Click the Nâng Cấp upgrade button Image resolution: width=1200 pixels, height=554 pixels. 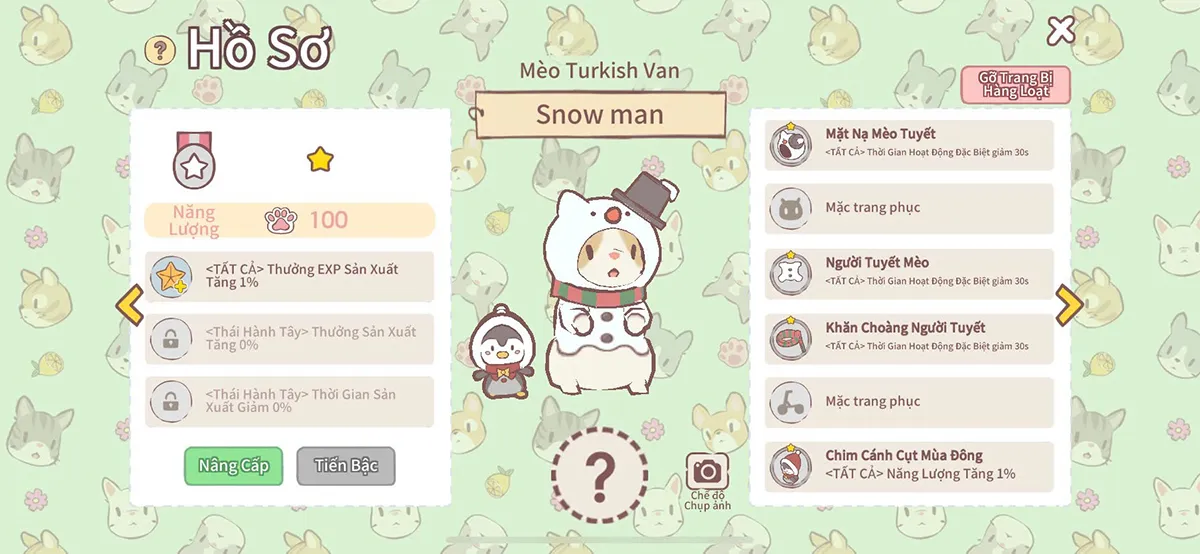234,466
